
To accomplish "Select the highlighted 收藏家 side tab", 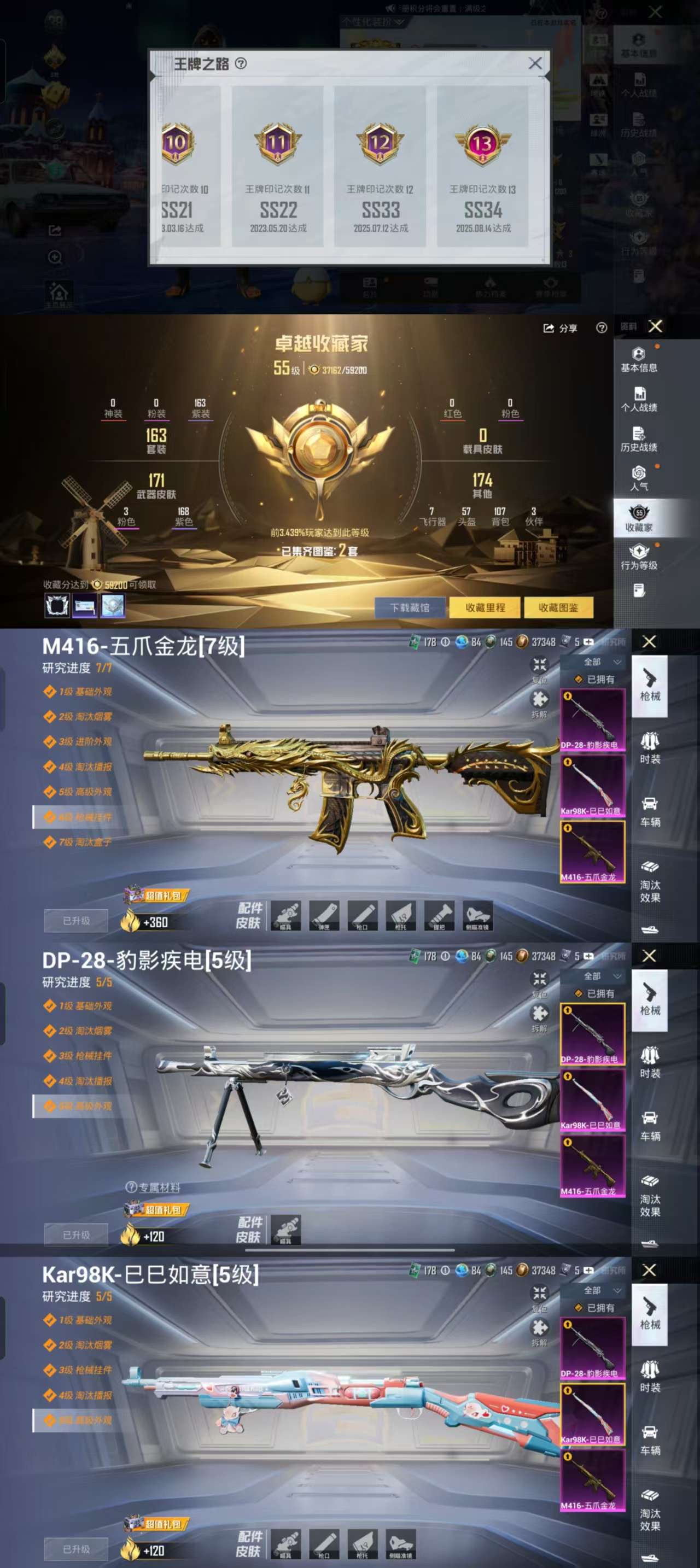I will tap(639, 518).
